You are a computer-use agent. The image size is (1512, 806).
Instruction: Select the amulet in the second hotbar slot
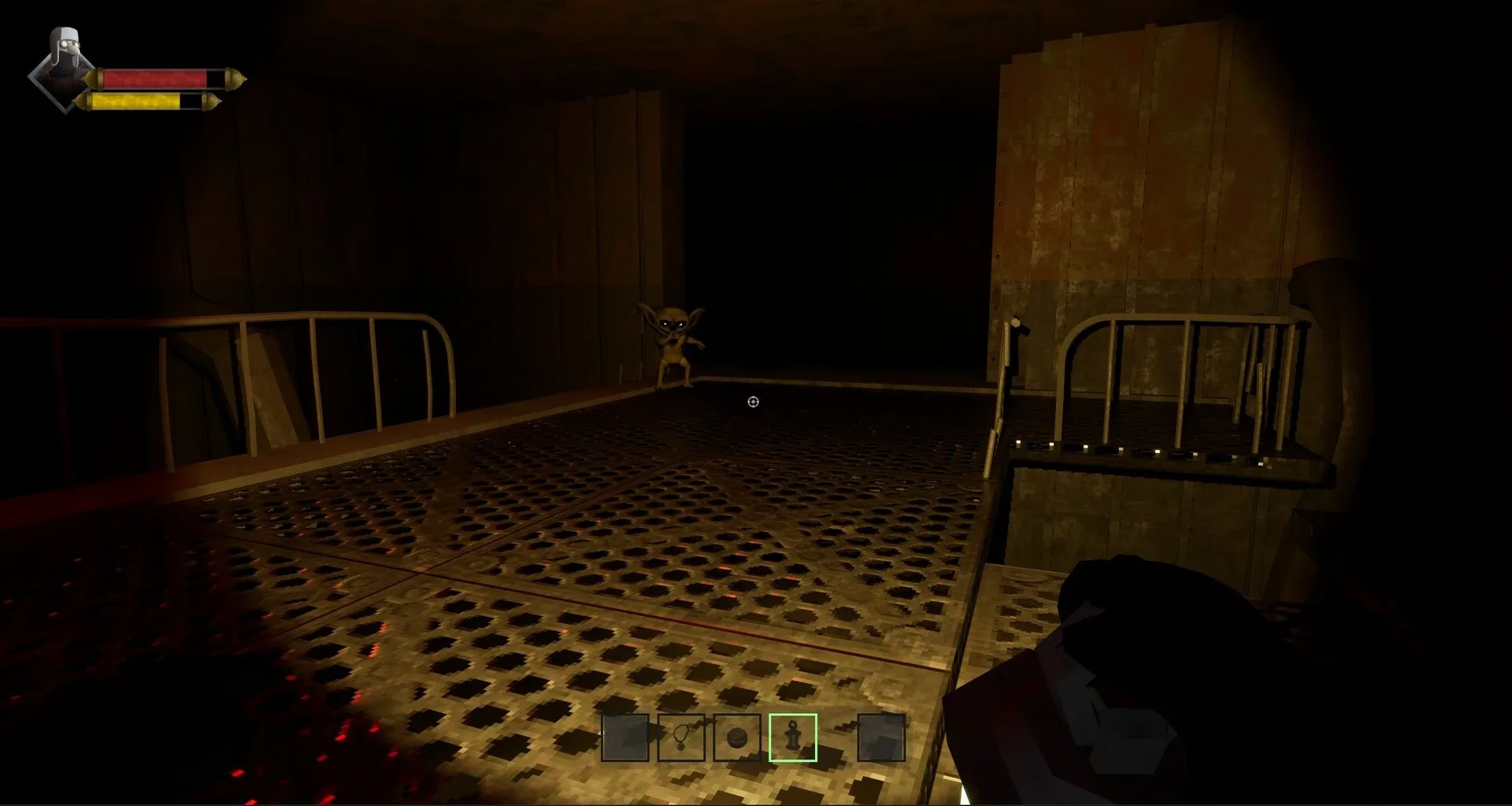680,737
